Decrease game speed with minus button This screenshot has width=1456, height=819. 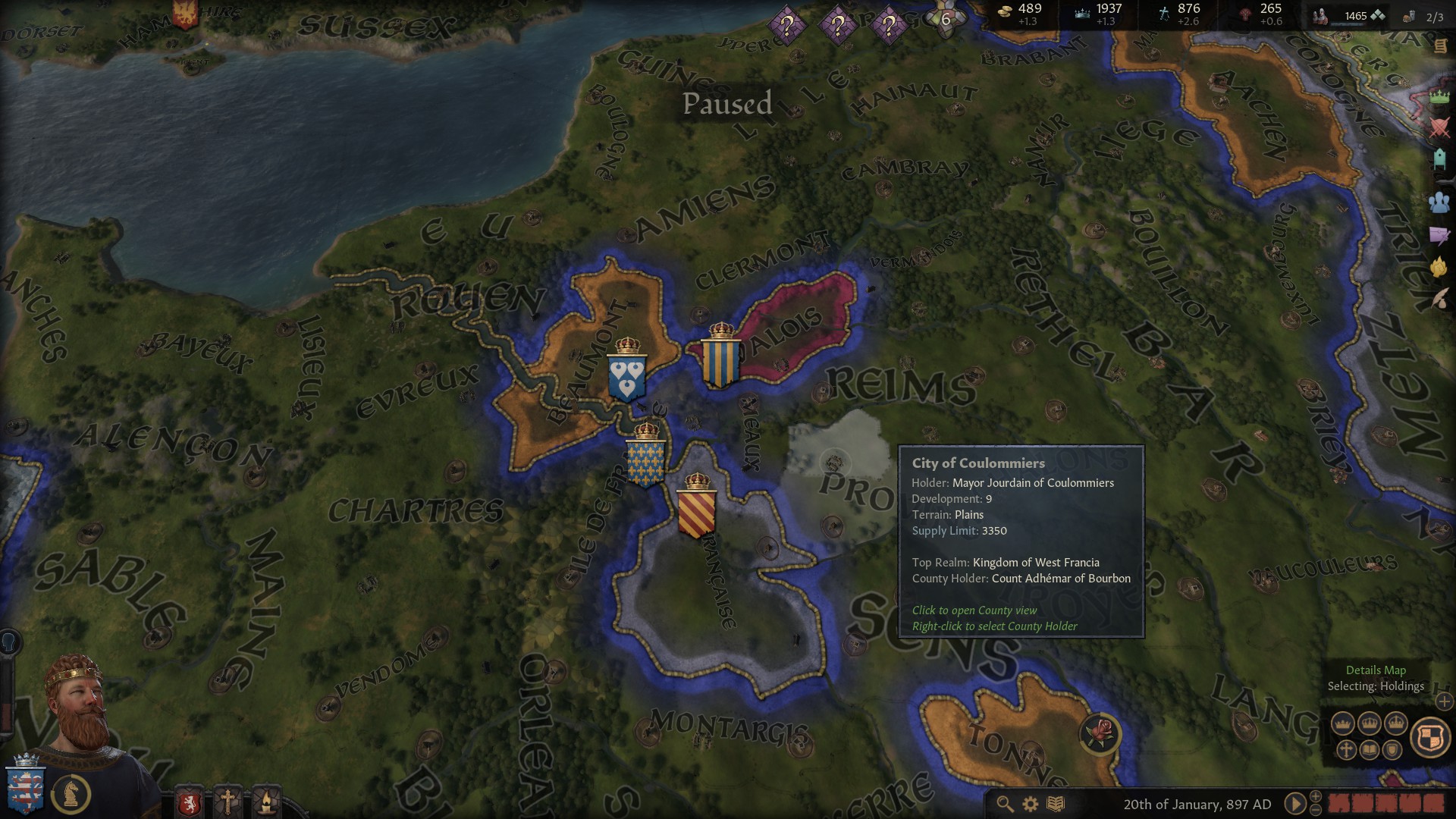(x=1316, y=810)
